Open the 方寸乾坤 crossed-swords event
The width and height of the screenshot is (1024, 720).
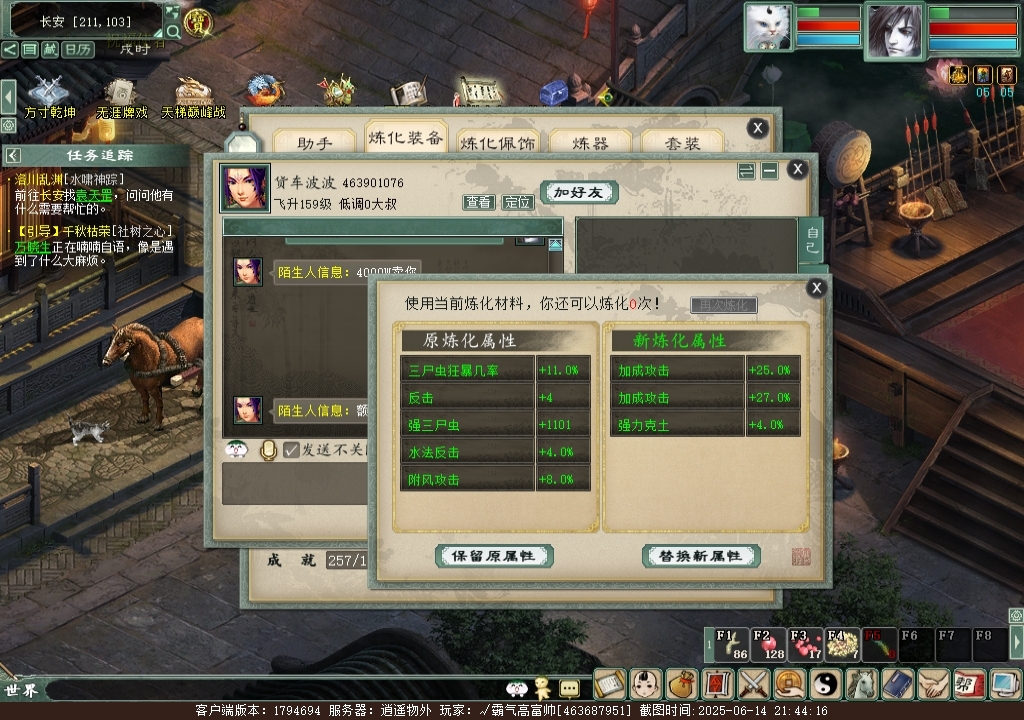pos(49,93)
